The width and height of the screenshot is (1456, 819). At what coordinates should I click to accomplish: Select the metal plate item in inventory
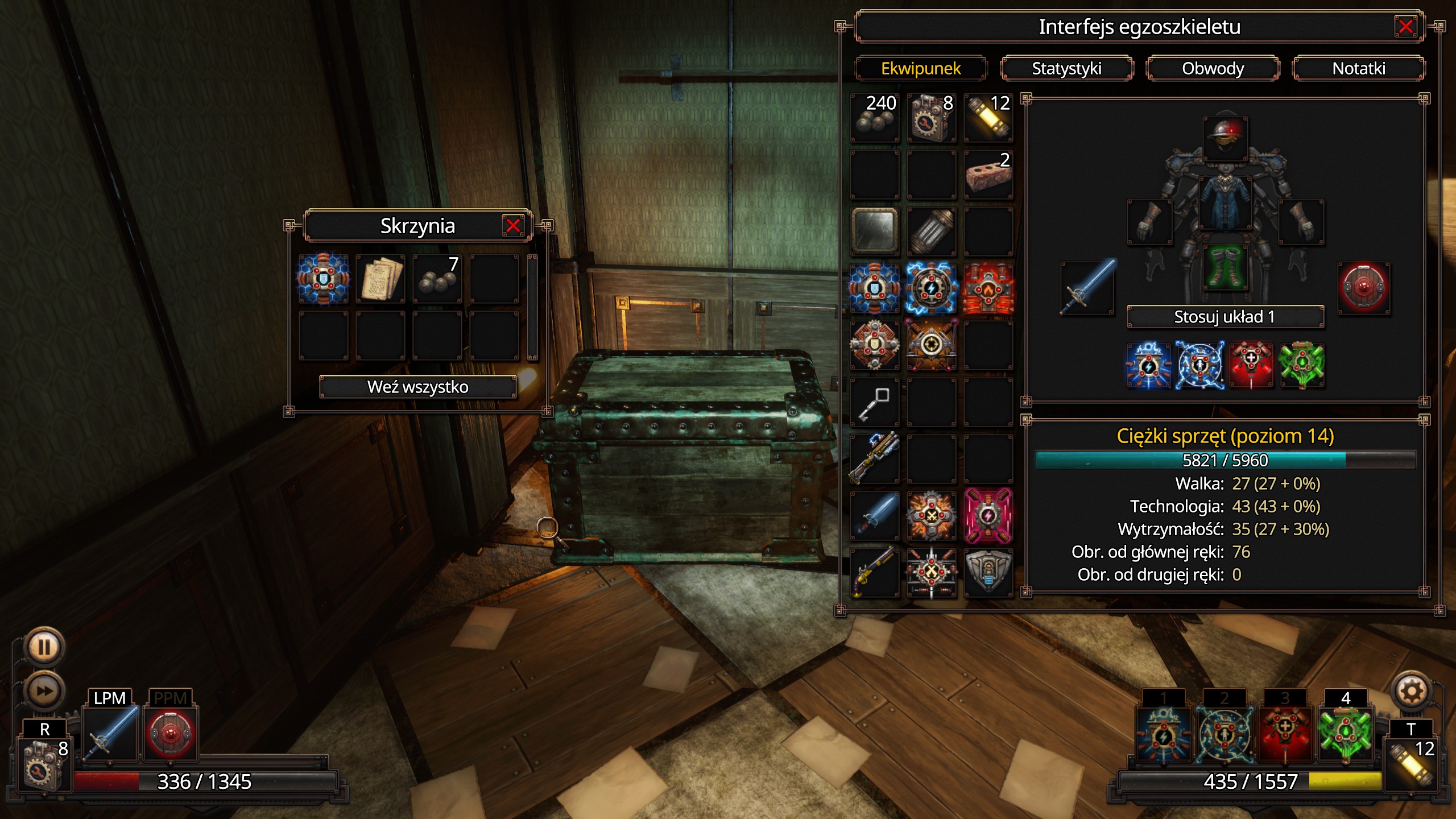[875, 231]
